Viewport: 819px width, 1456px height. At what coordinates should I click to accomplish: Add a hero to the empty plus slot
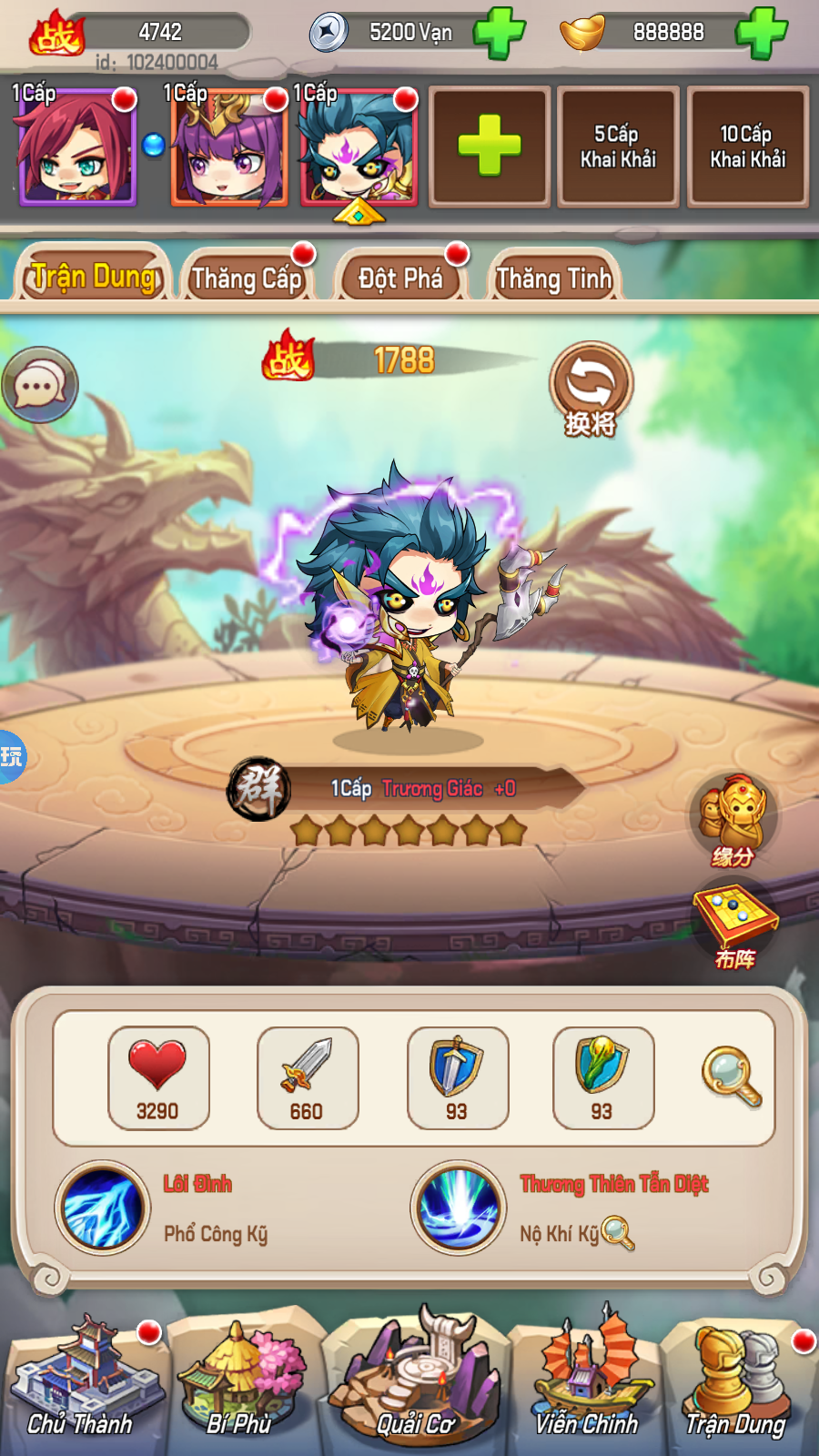[489, 147]
